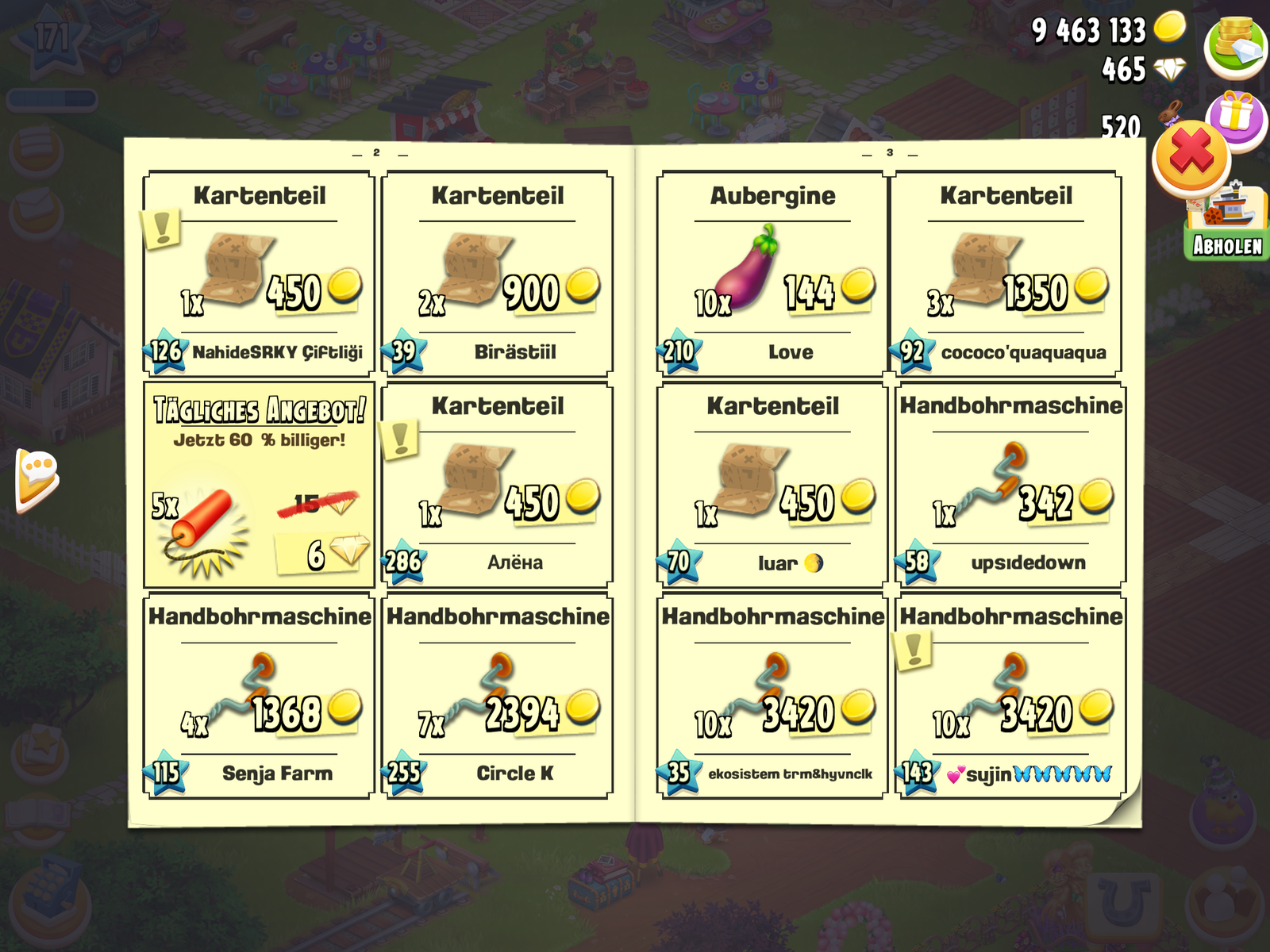Open the chat speech bubble
The image size is (1270, 952).
37,478
